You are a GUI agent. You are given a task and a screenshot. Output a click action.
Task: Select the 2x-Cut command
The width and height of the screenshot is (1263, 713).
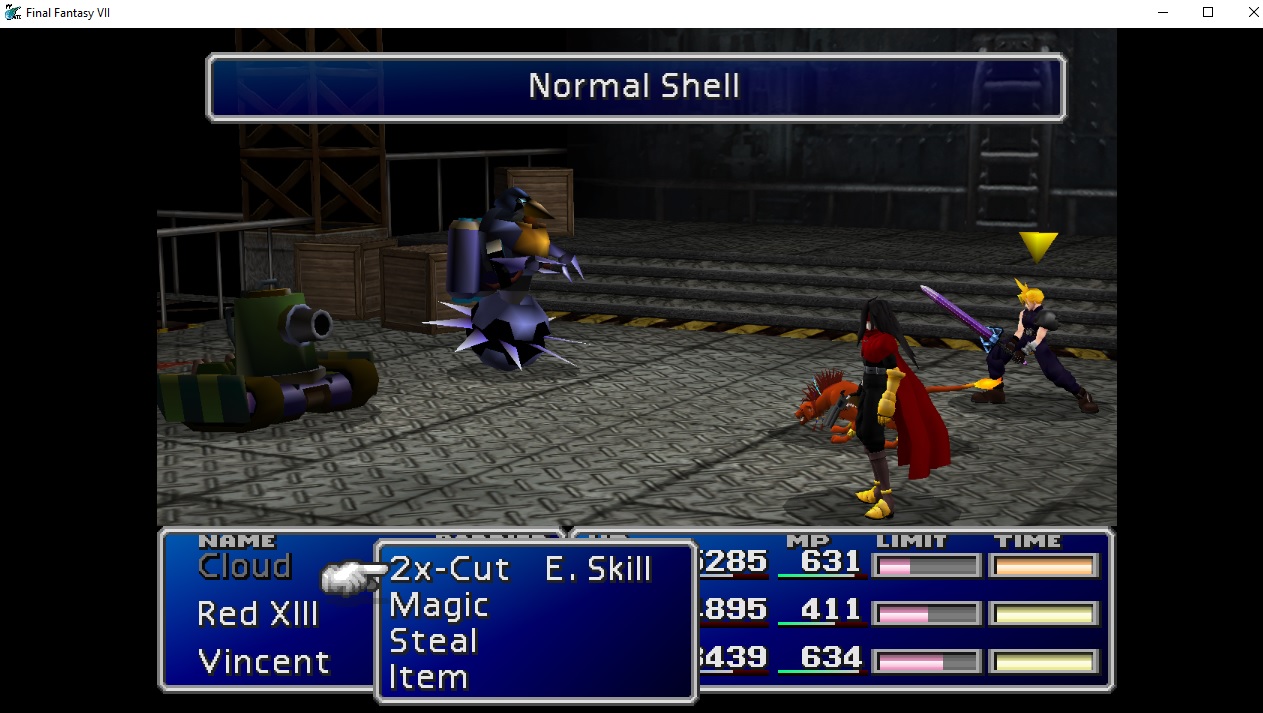(x=449, y=569)
